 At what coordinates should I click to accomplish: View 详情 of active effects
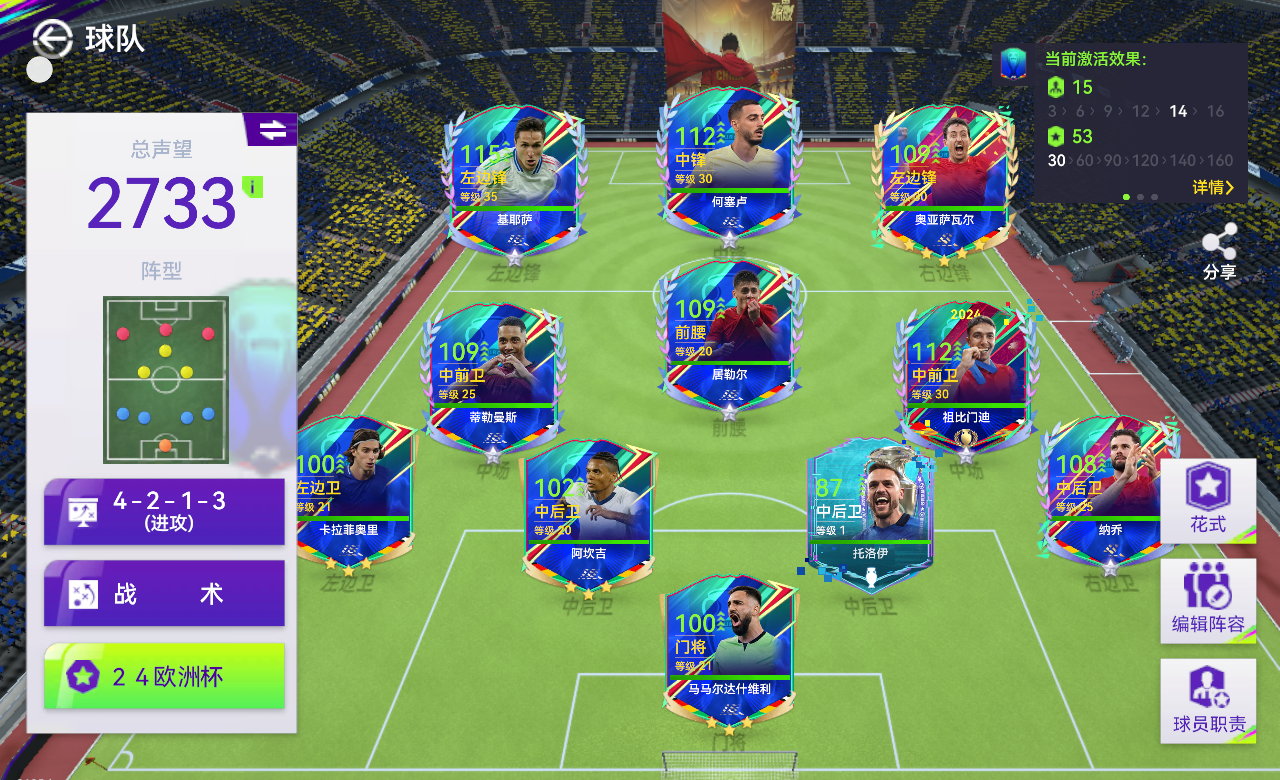1213,188
